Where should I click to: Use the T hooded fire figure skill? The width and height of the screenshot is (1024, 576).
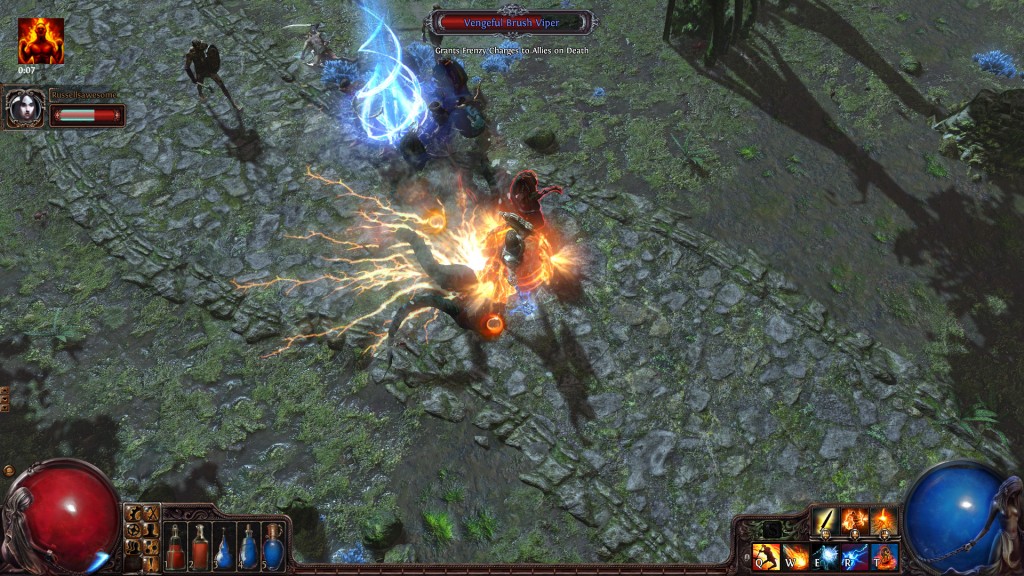(x=885, y=556)
